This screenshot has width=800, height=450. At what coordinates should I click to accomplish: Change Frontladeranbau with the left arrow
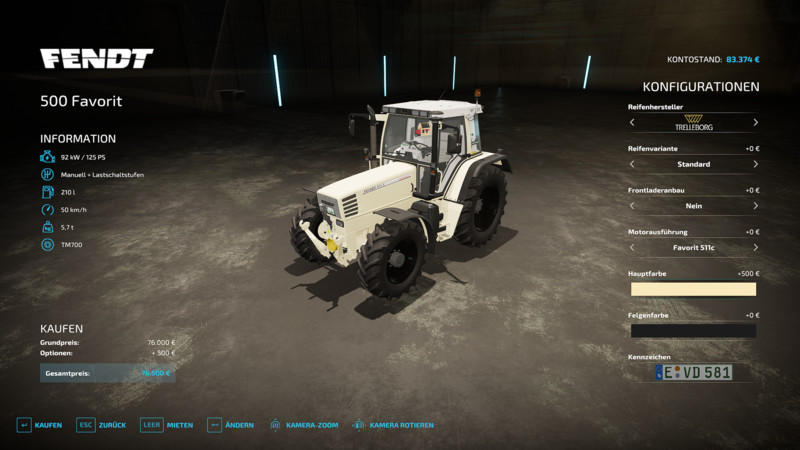click(632, 206)
